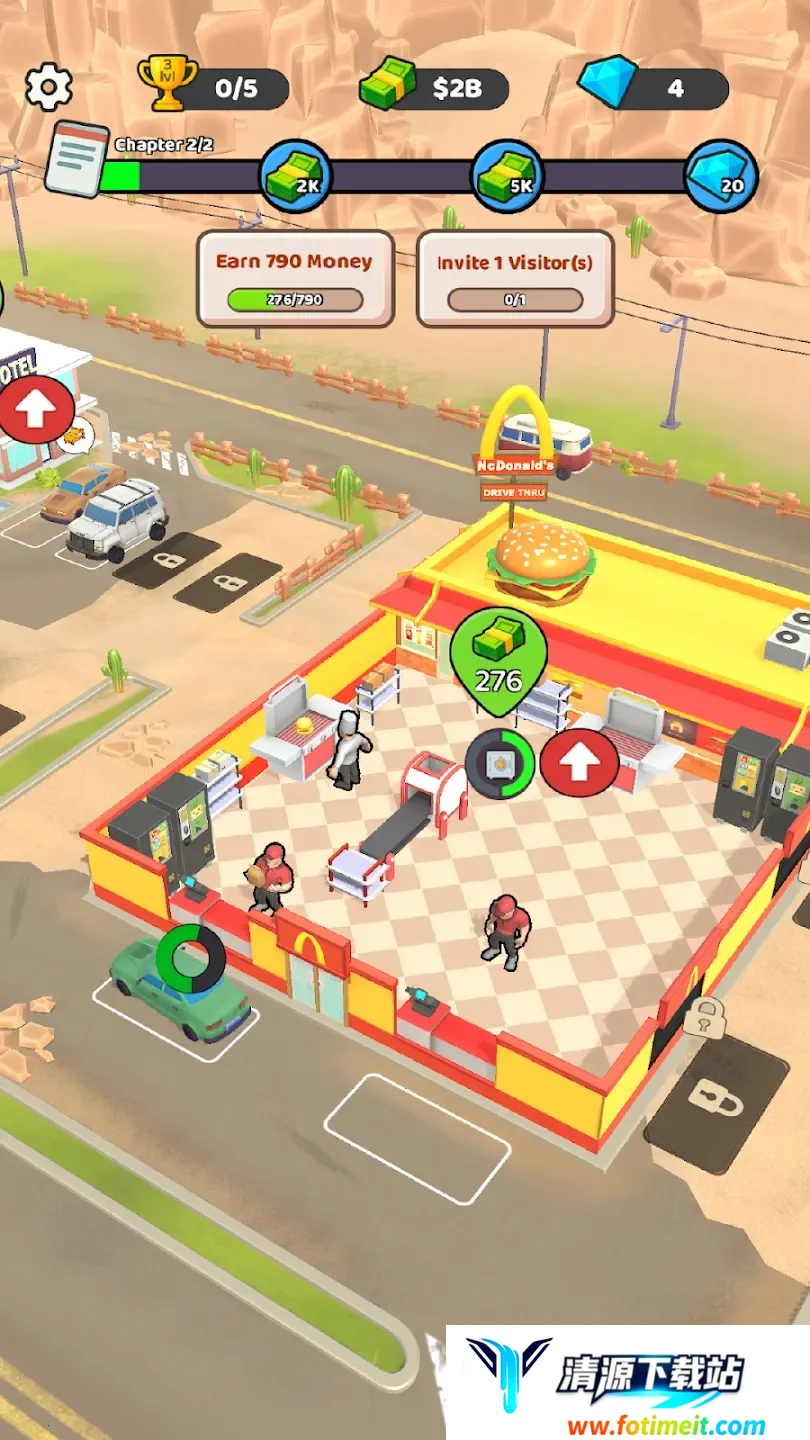Select the 2K cash chapter reward

tap(296, 178)
